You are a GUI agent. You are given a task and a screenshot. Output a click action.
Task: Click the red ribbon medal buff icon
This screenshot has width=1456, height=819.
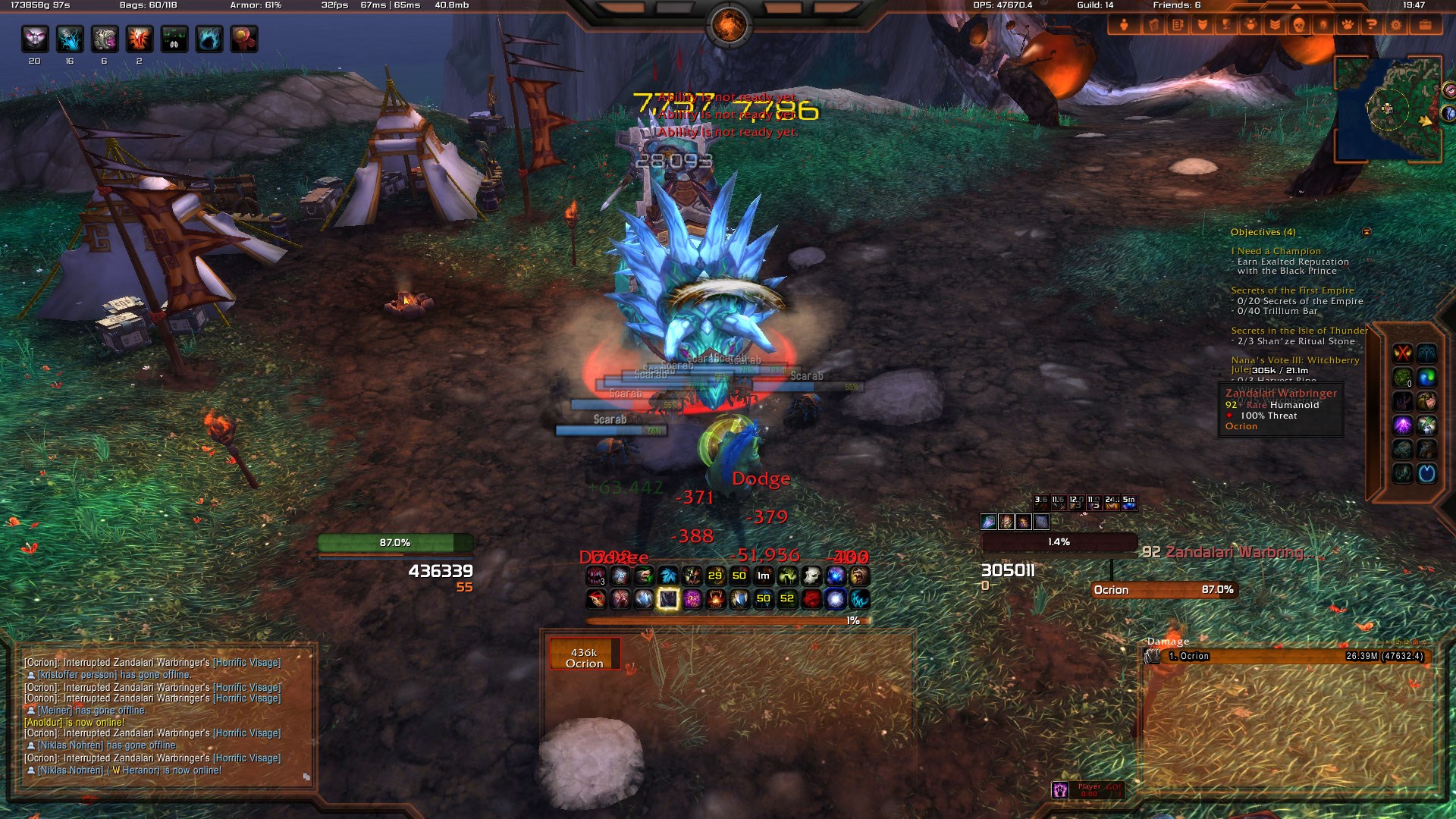pos(244,39)
